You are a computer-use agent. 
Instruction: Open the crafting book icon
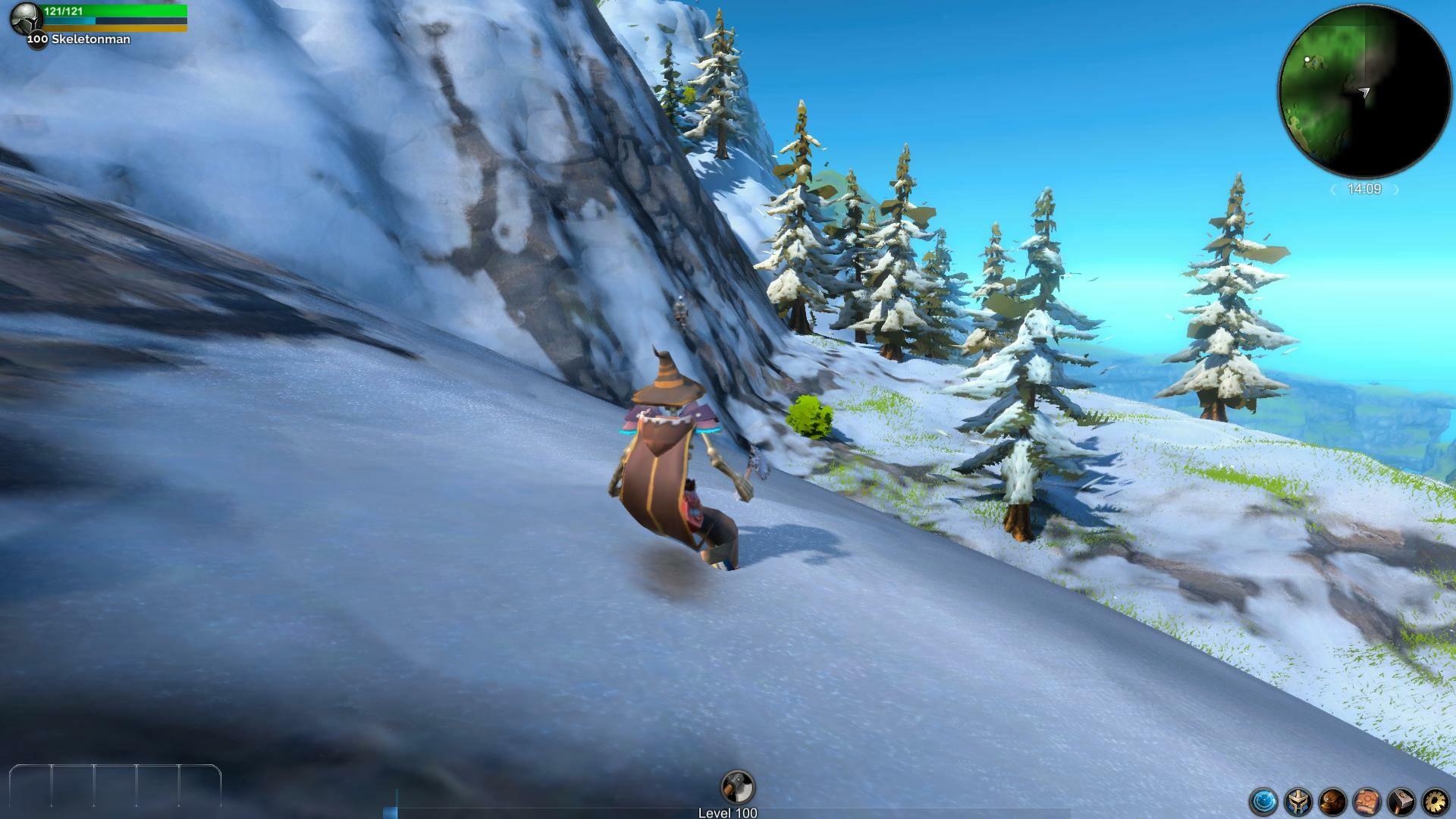1366,802
